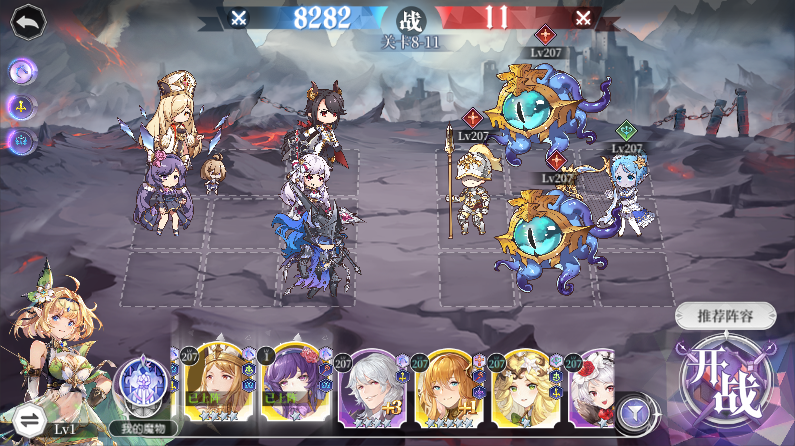The width and height of the screenshot is (795, 446).
Task: Click the purple orb with gold sword
Action: [22, 105]
